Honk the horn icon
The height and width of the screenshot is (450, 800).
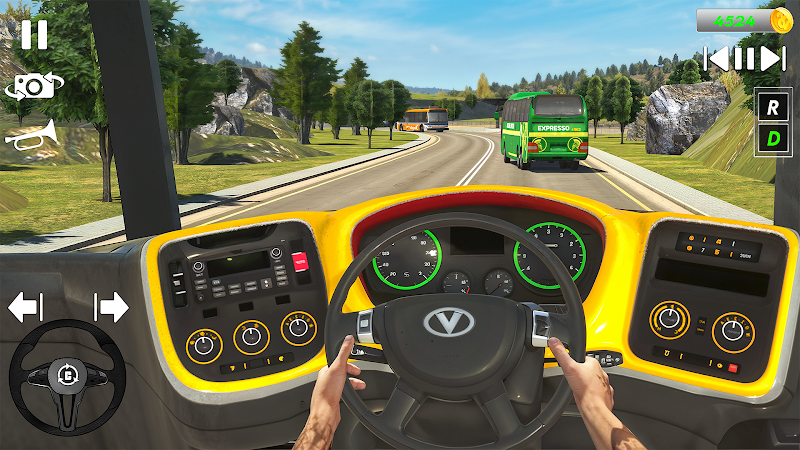pos(29,135)
